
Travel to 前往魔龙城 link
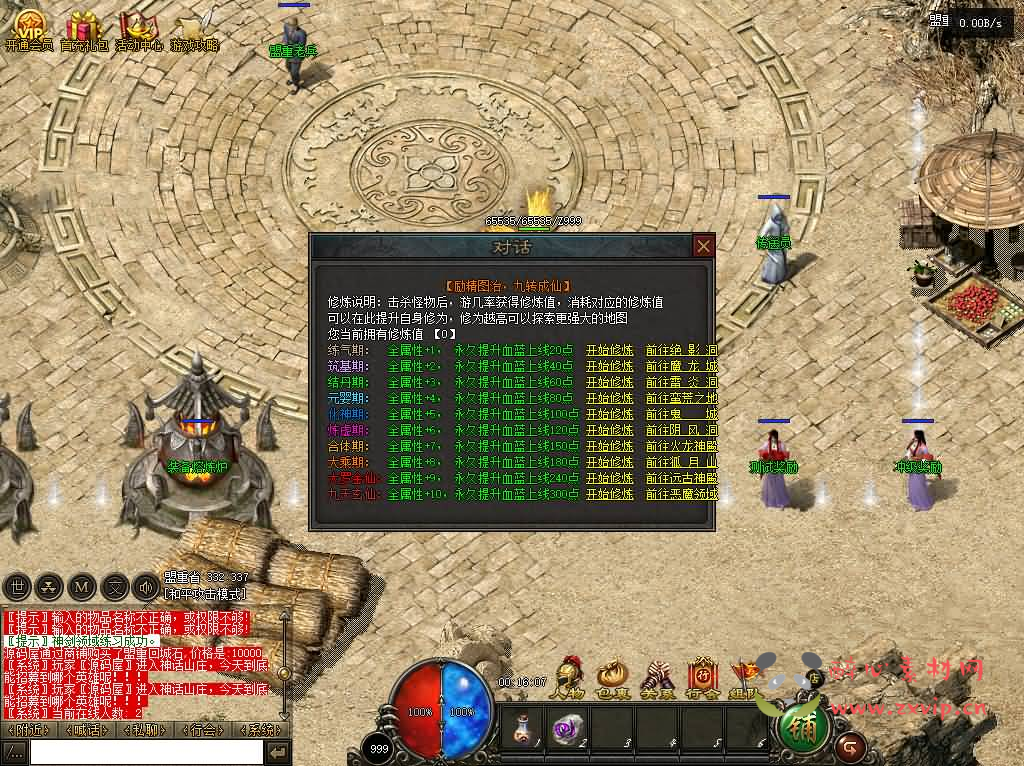click(681, 366)
